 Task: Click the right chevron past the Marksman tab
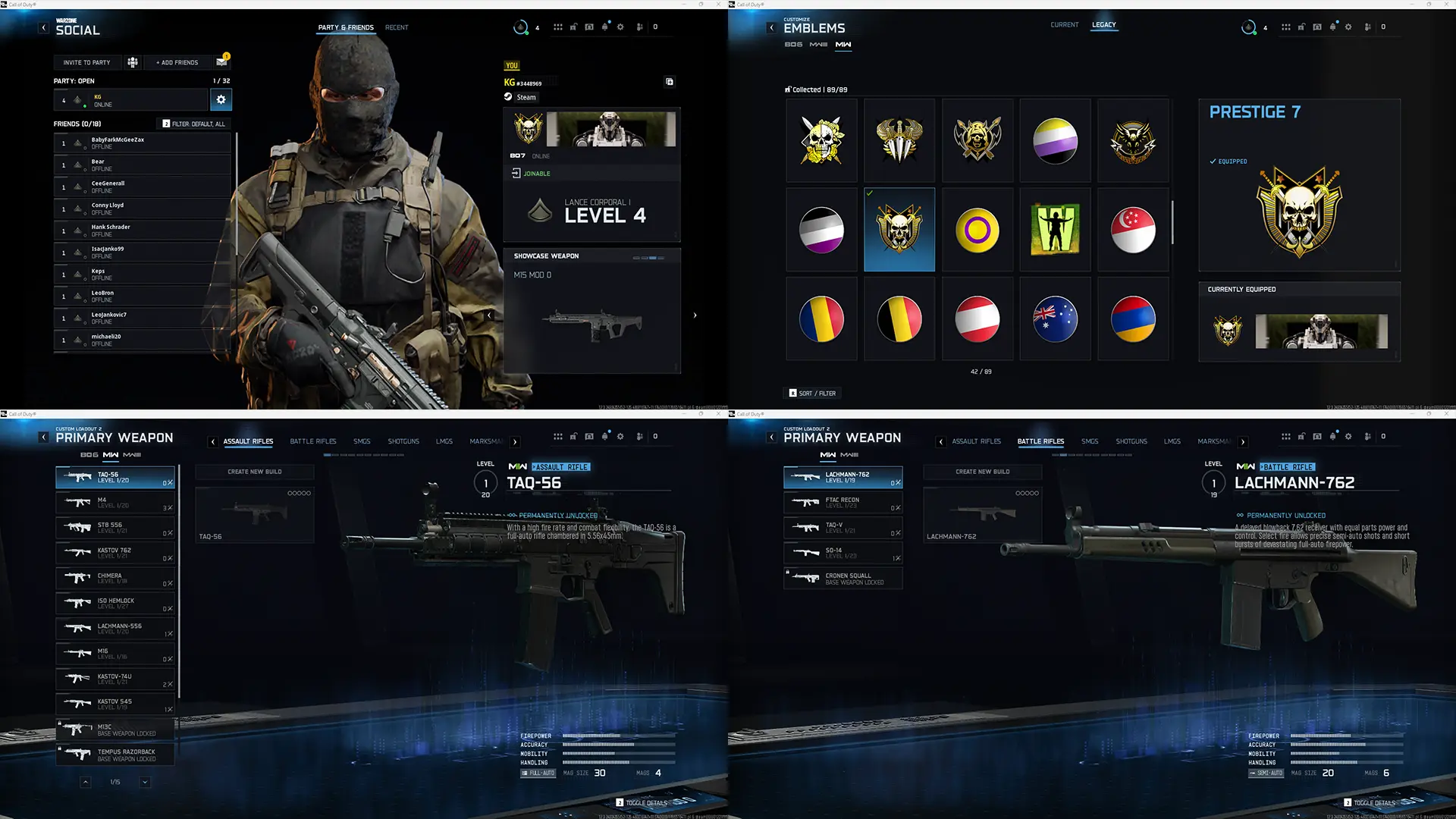(x=515, y=441)
